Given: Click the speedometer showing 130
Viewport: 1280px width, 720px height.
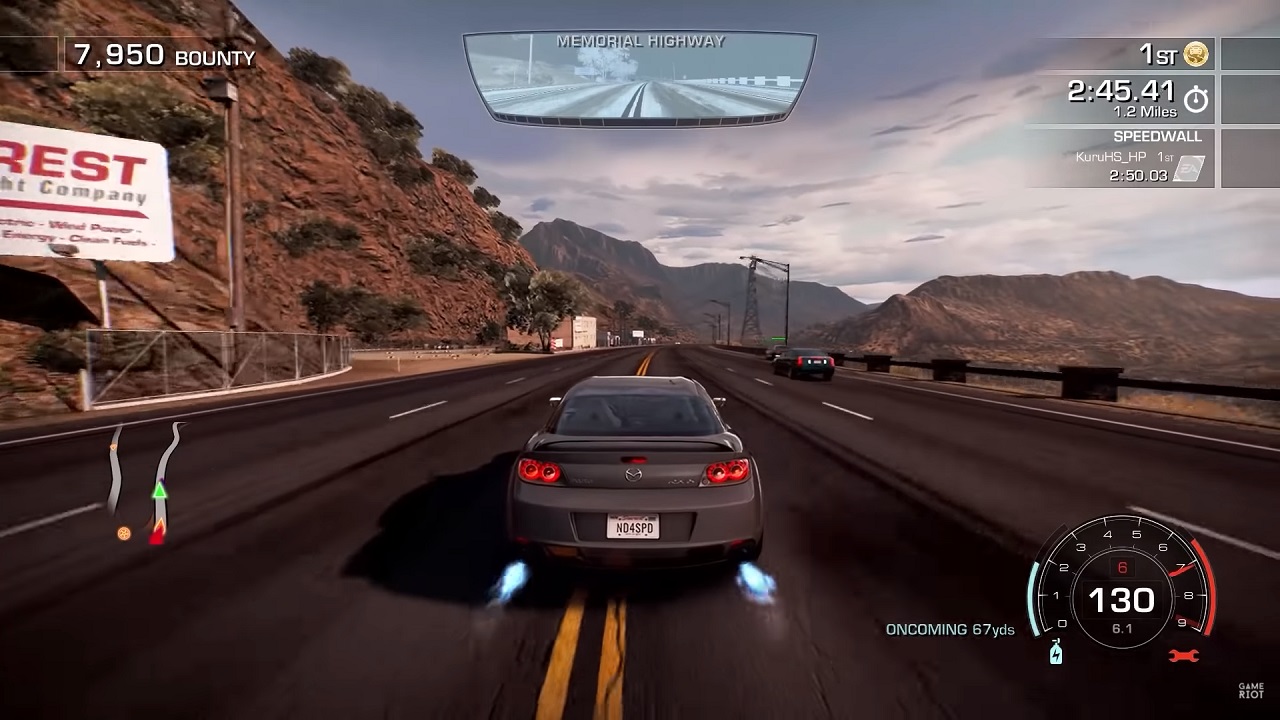Looking at the screenshot, I should coord(1124,600).
